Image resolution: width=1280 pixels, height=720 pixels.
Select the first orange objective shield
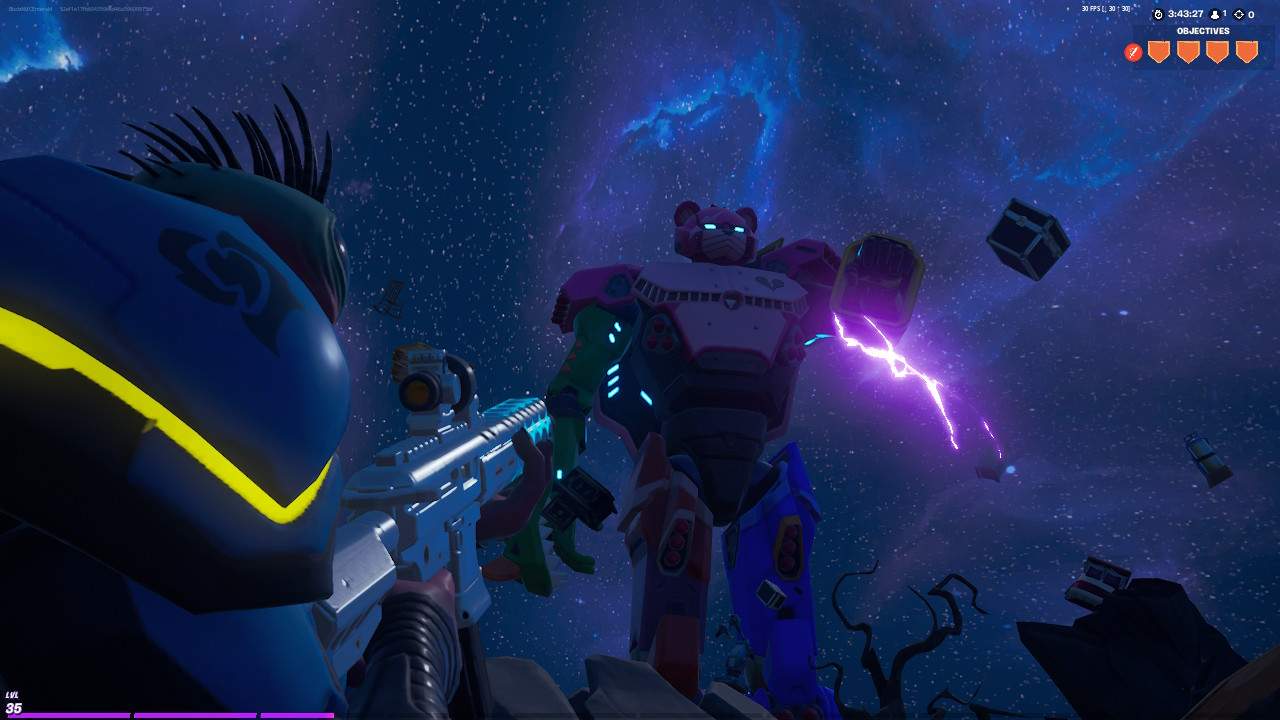pos(1159,50)
